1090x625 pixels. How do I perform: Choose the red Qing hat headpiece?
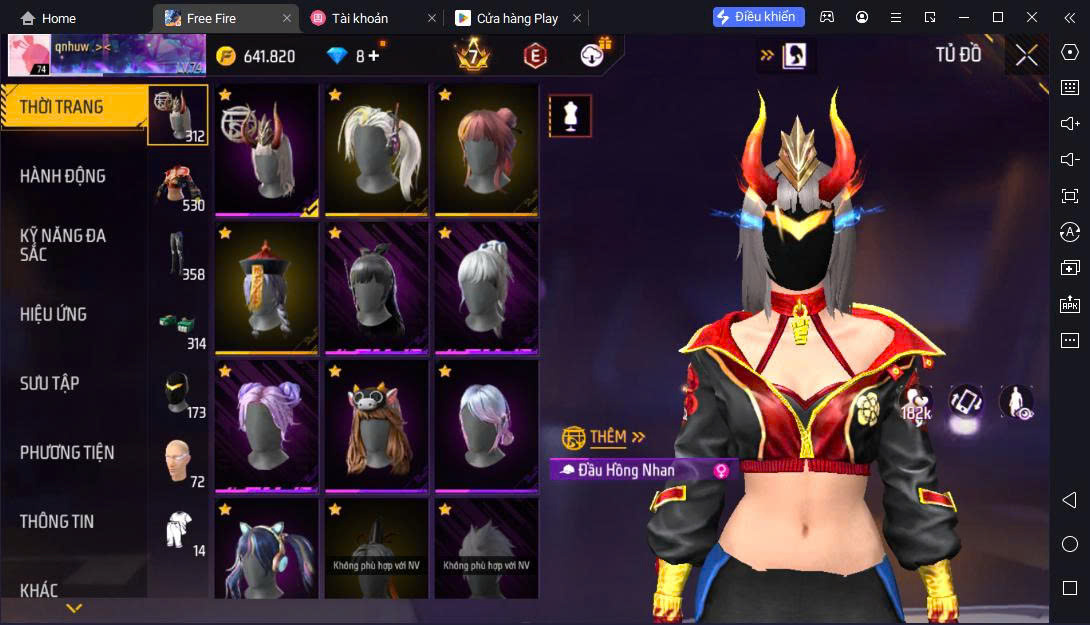coord(266,287)
